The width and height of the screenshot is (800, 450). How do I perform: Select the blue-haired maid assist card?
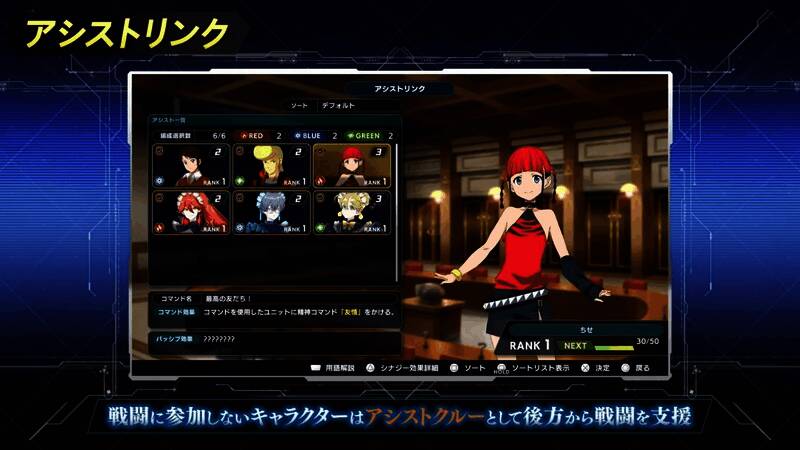[x=270, y=213]
